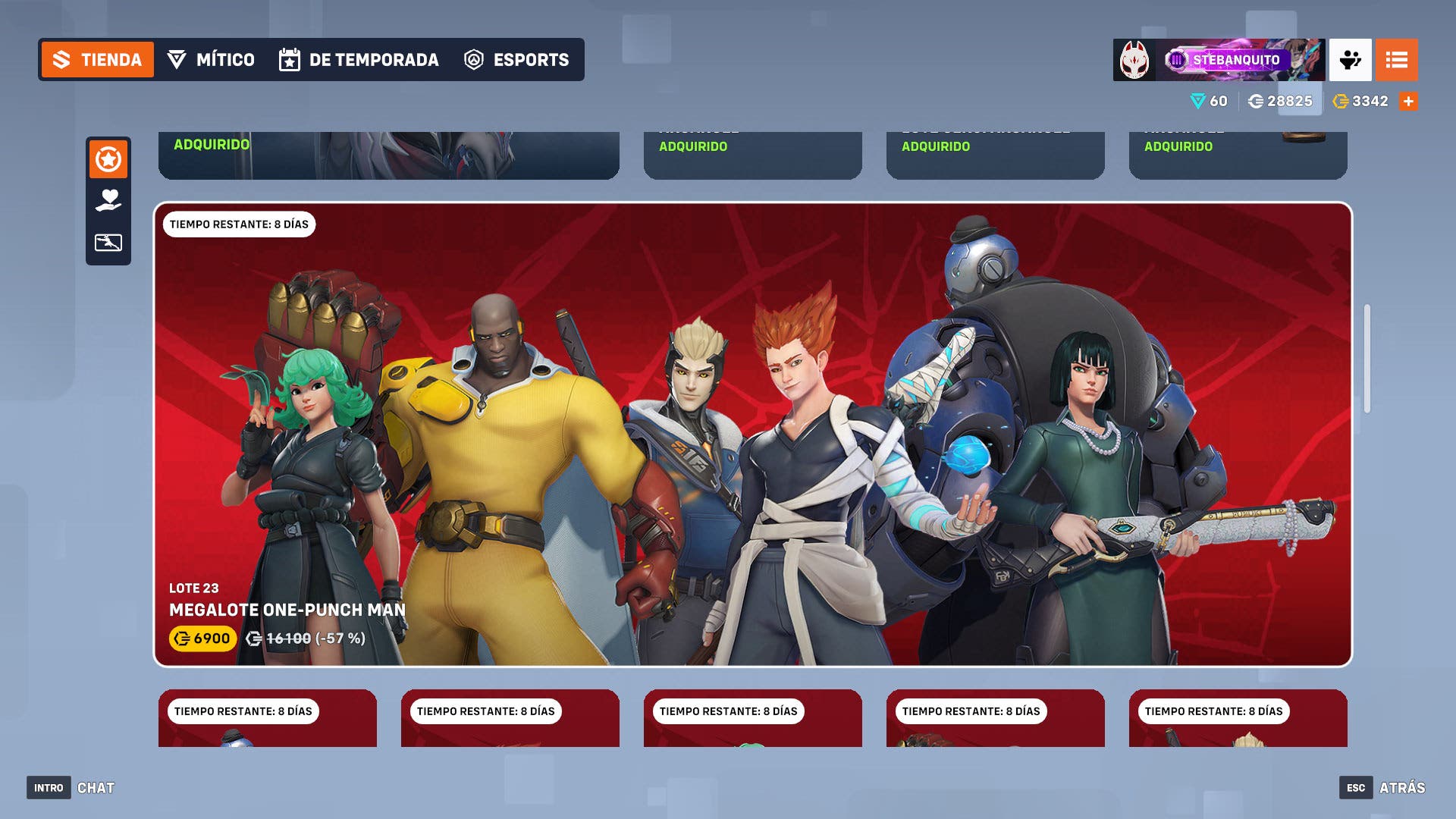
Task: Click the shop's vertical scrollbar
Action: [1367, 359]
